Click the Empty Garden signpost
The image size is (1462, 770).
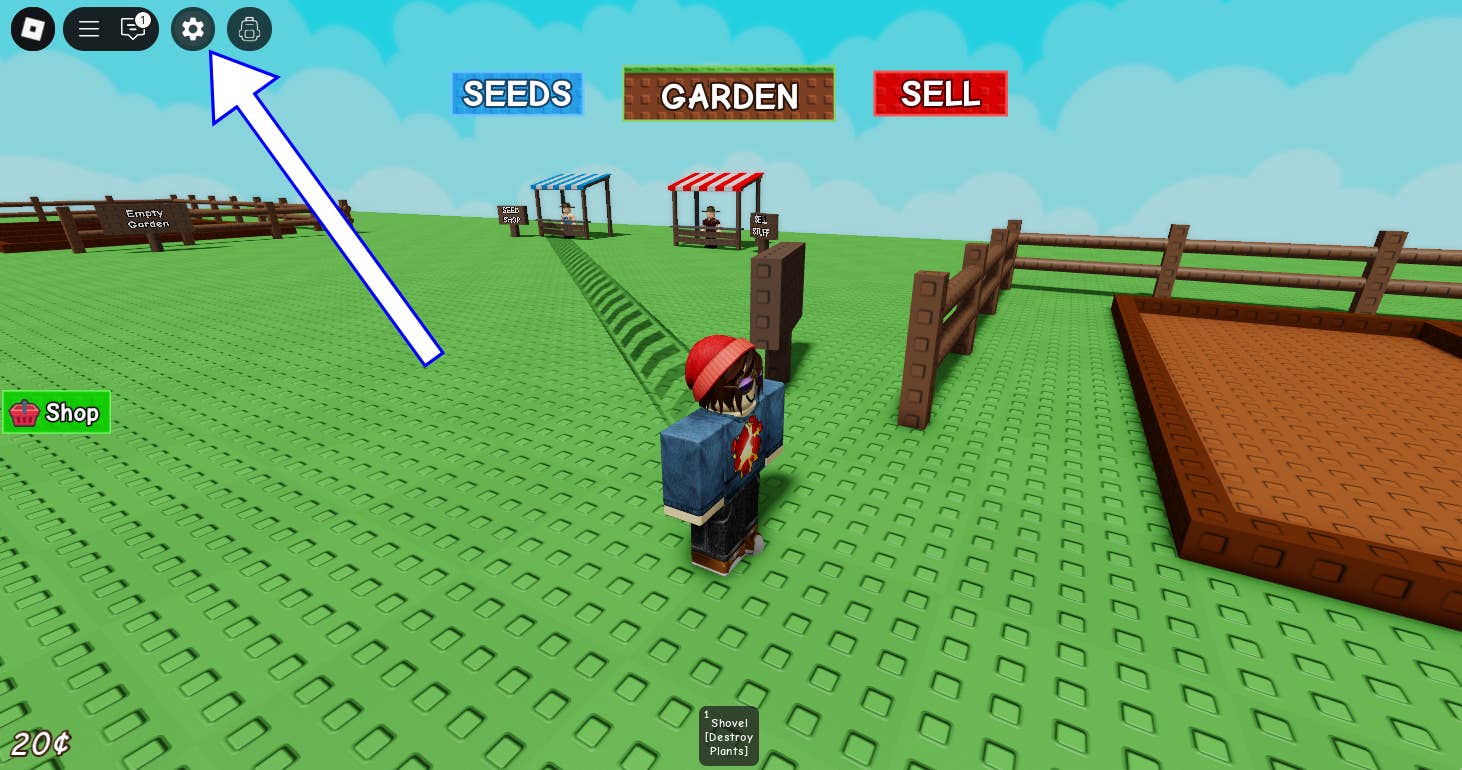[146, 219]
